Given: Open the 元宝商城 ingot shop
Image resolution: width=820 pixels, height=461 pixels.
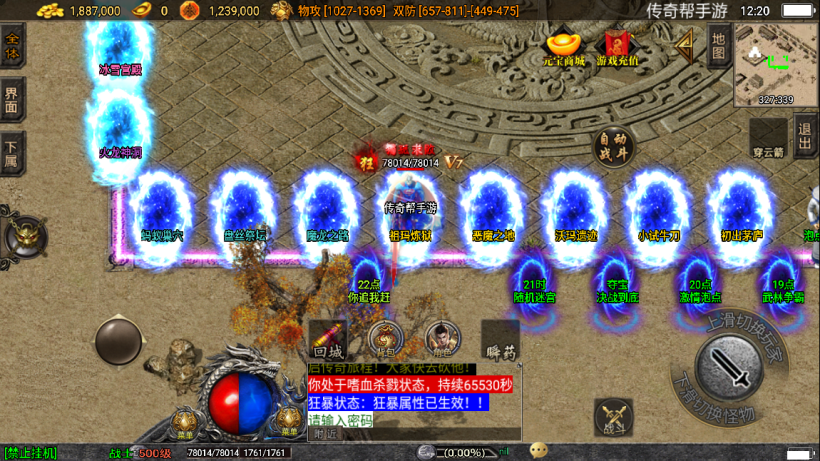Looking at the screenshot, I should 564,48.
